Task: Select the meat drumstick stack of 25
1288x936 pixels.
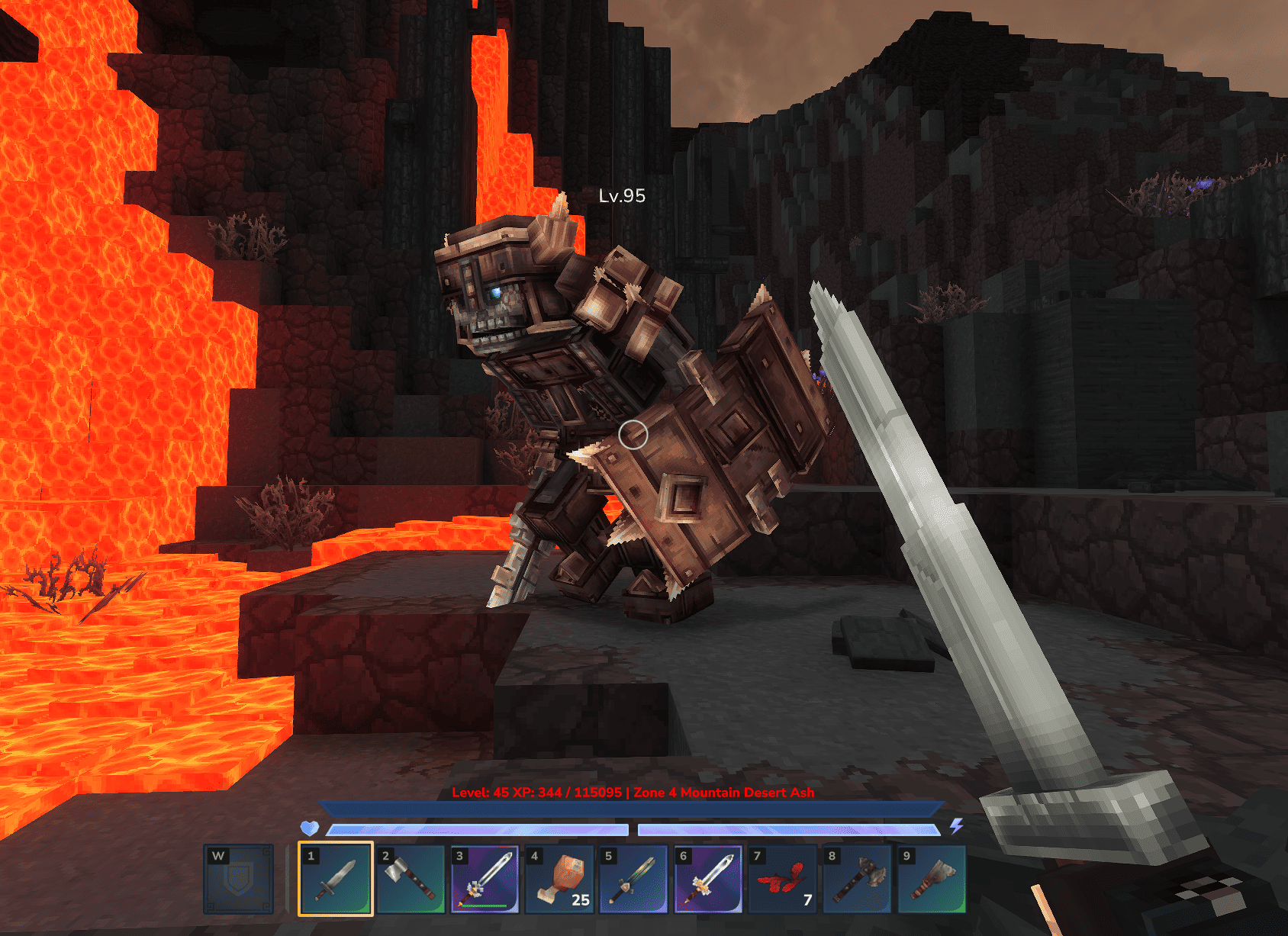Action: [559, 879]
